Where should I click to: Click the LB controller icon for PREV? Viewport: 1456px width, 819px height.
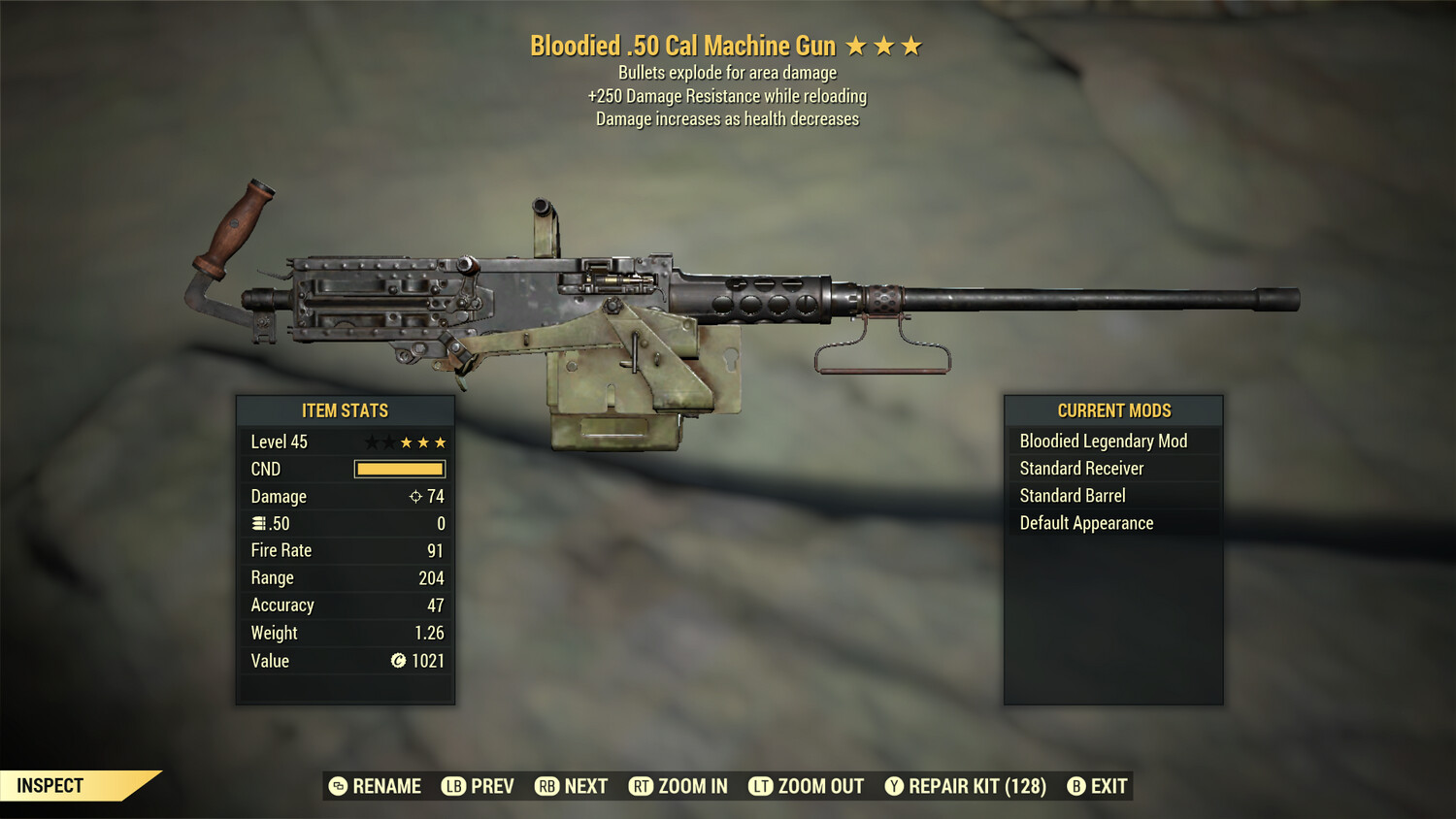tap(452, 786)
